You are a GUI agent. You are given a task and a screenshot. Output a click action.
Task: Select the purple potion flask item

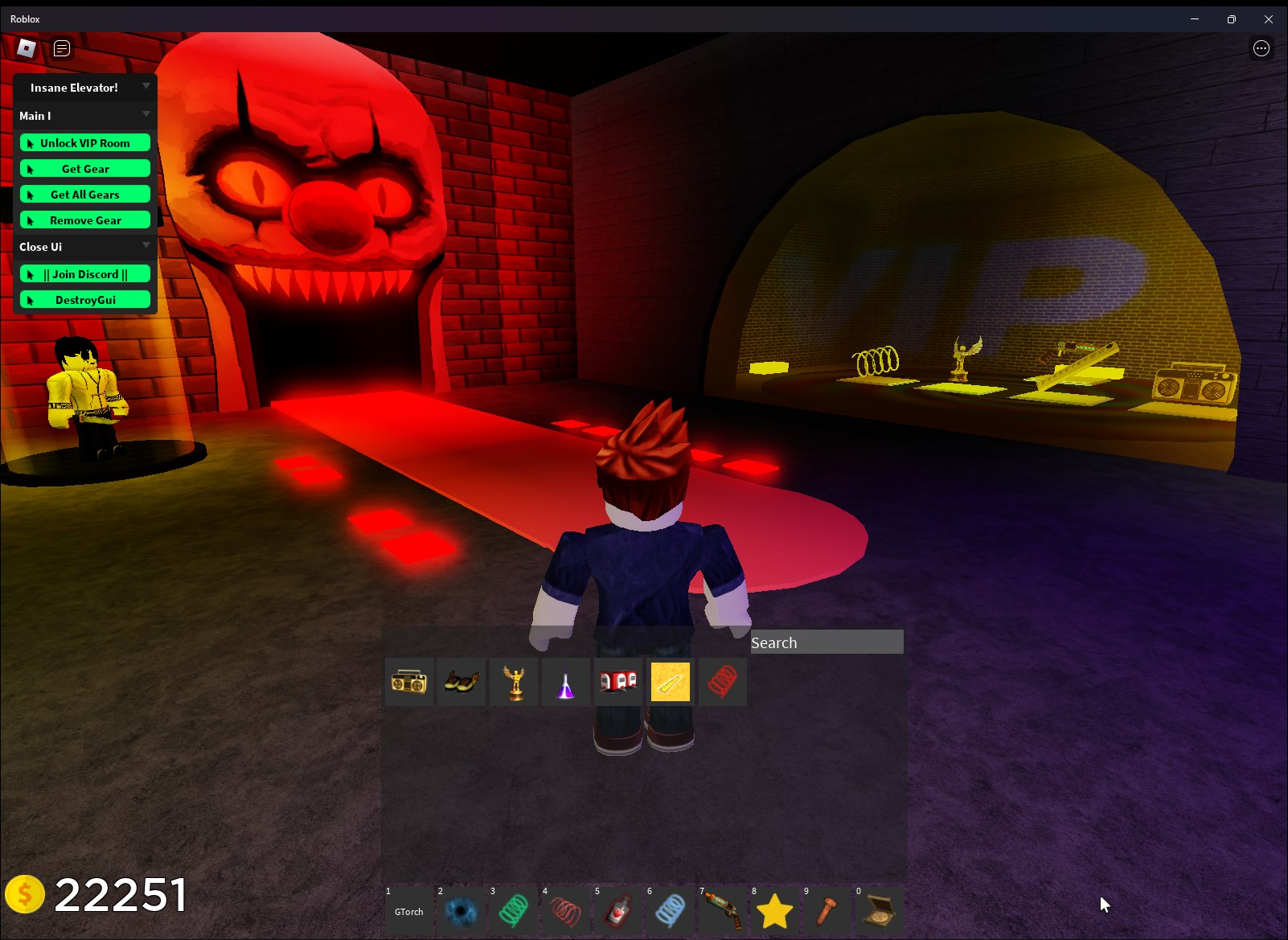tap(565, 681)
